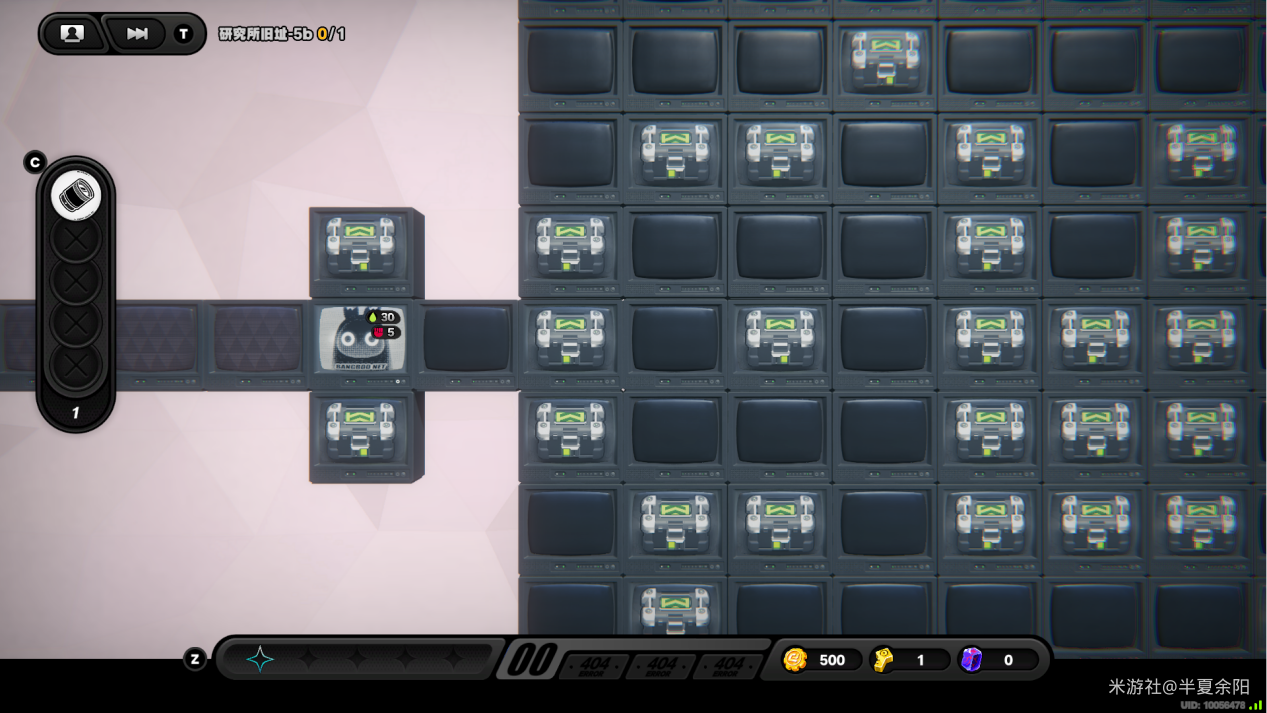Select the white plug-in item slot

click(x=76, y=196)
